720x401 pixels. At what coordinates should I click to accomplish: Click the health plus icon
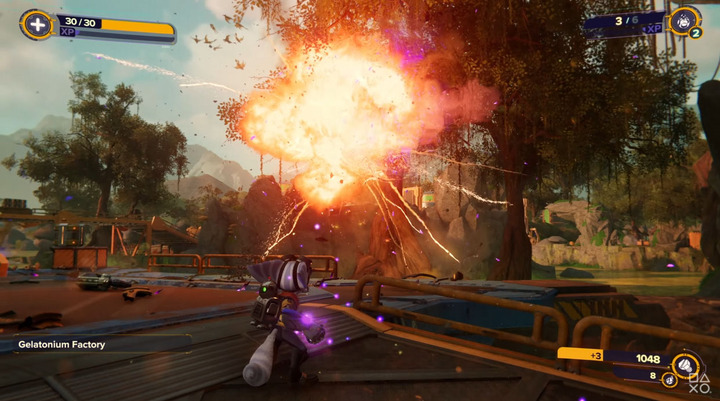[x=36, y=24]
